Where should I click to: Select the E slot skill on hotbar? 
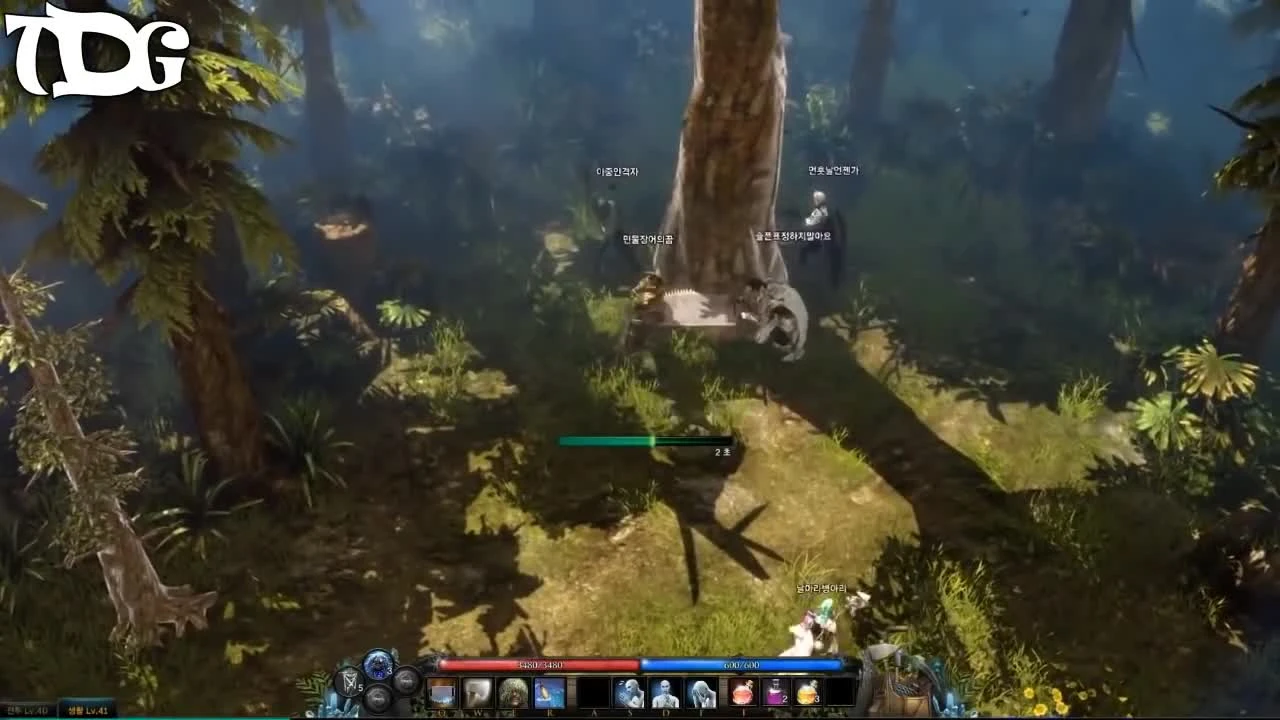(513, 691)
